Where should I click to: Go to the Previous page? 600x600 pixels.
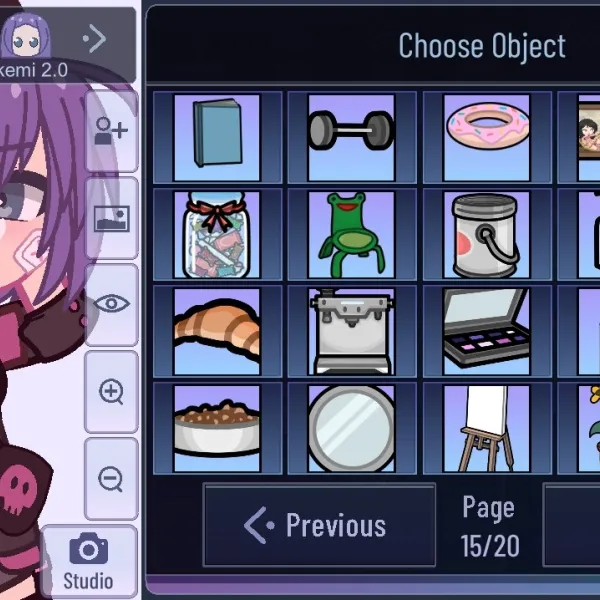tap(319, 525)
